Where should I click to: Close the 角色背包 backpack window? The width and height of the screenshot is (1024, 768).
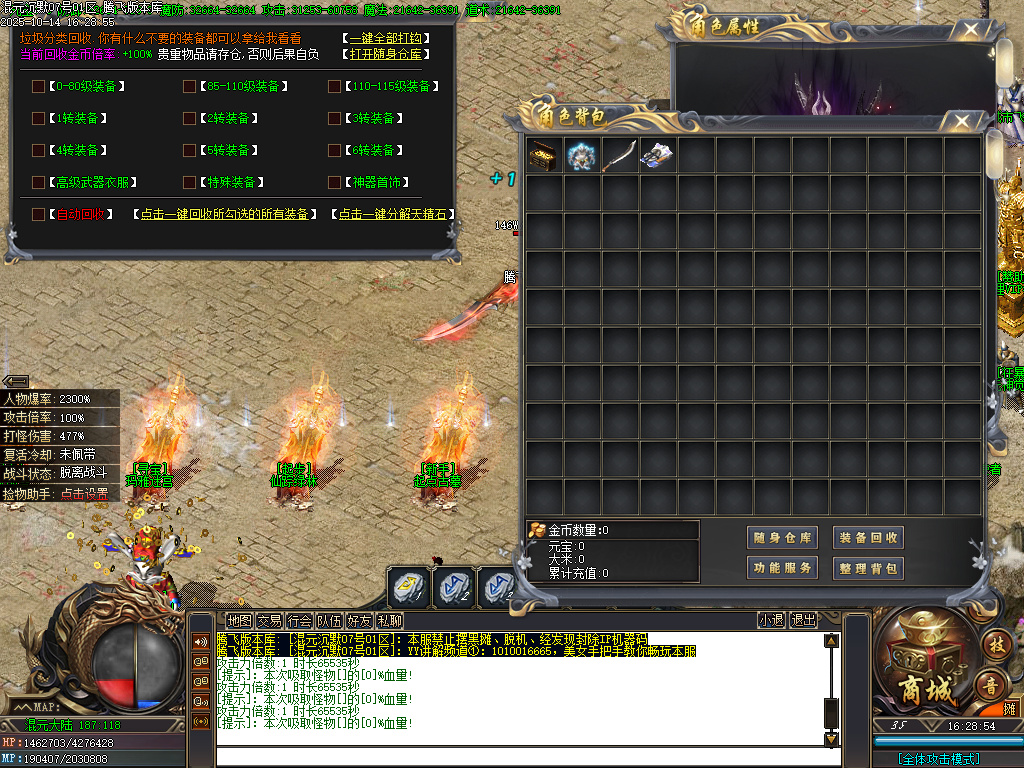point(961,122)
